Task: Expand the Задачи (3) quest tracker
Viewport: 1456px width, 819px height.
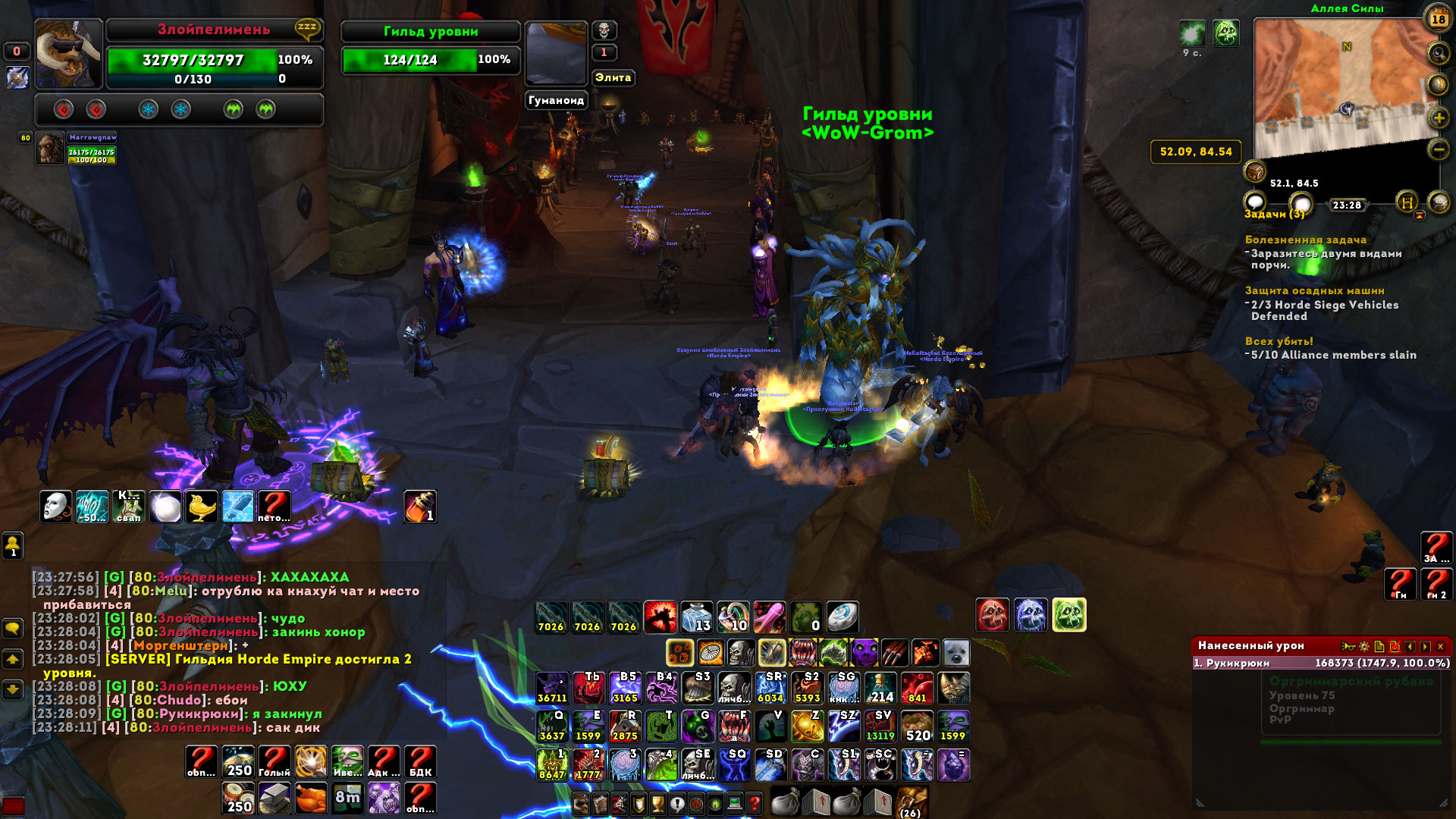Action: pyautogui.click(x=1276, y=215)
